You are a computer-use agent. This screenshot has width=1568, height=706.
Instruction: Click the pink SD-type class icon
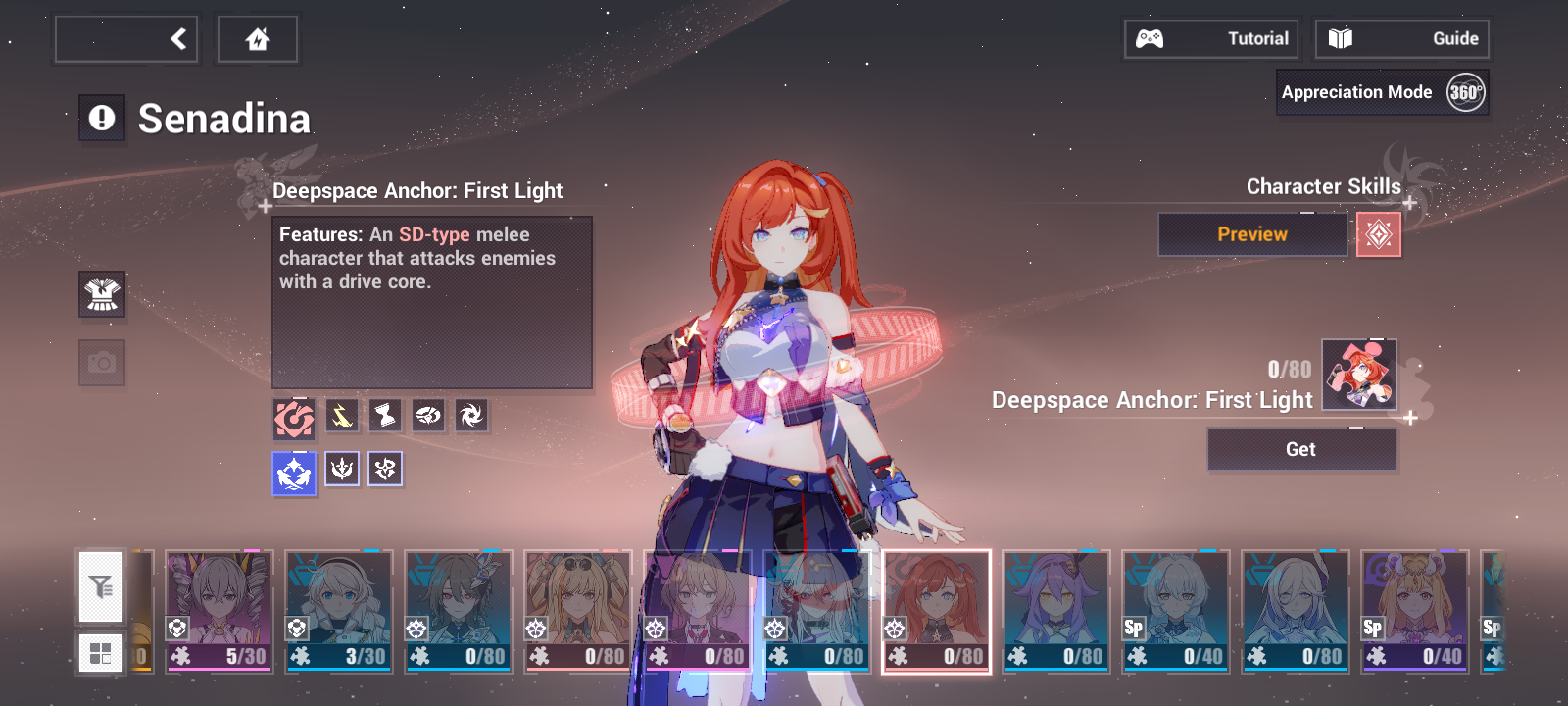pyautogui.click(x=293, y=416)
